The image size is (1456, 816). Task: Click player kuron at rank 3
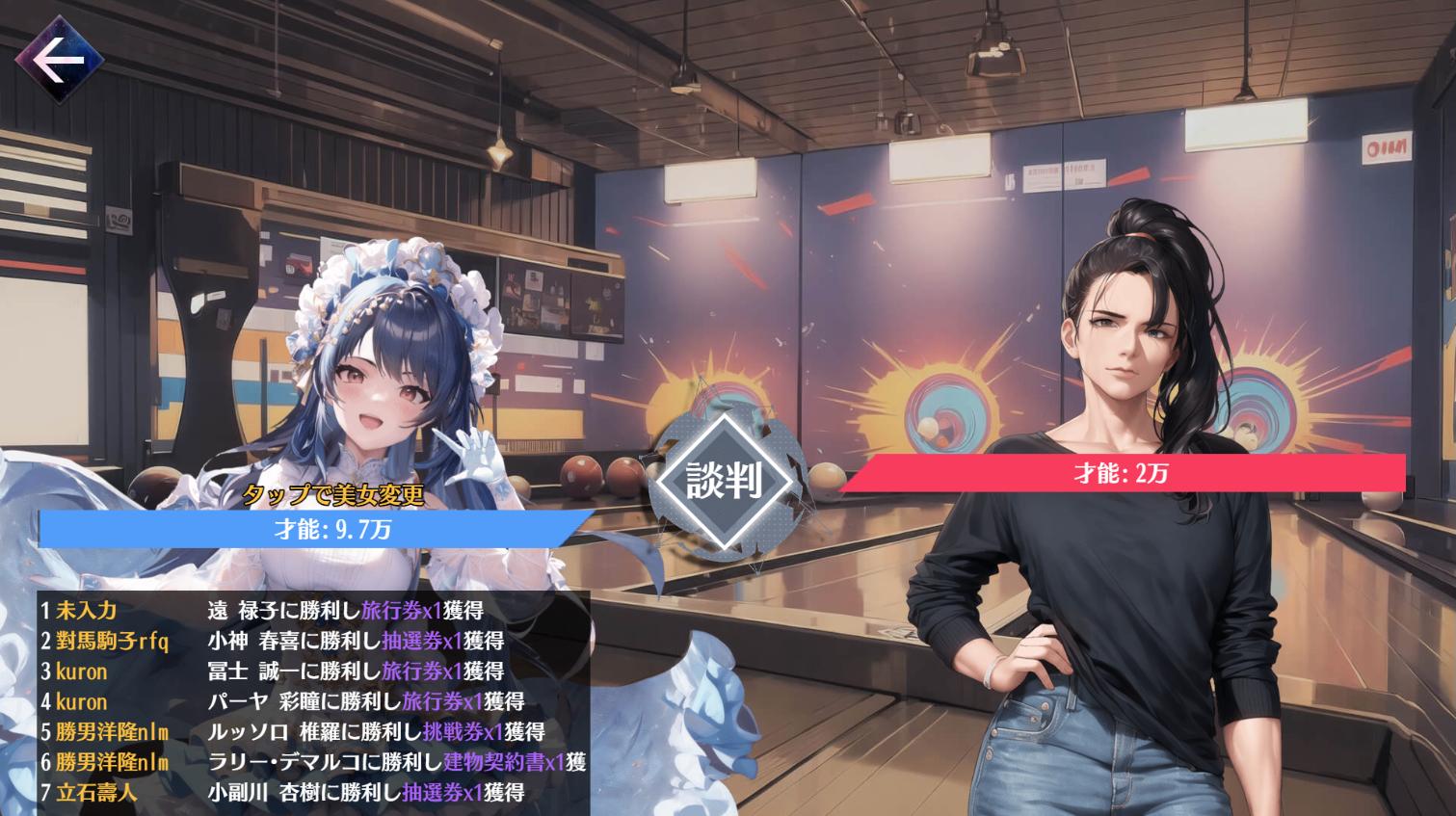[x=84, y=671]
